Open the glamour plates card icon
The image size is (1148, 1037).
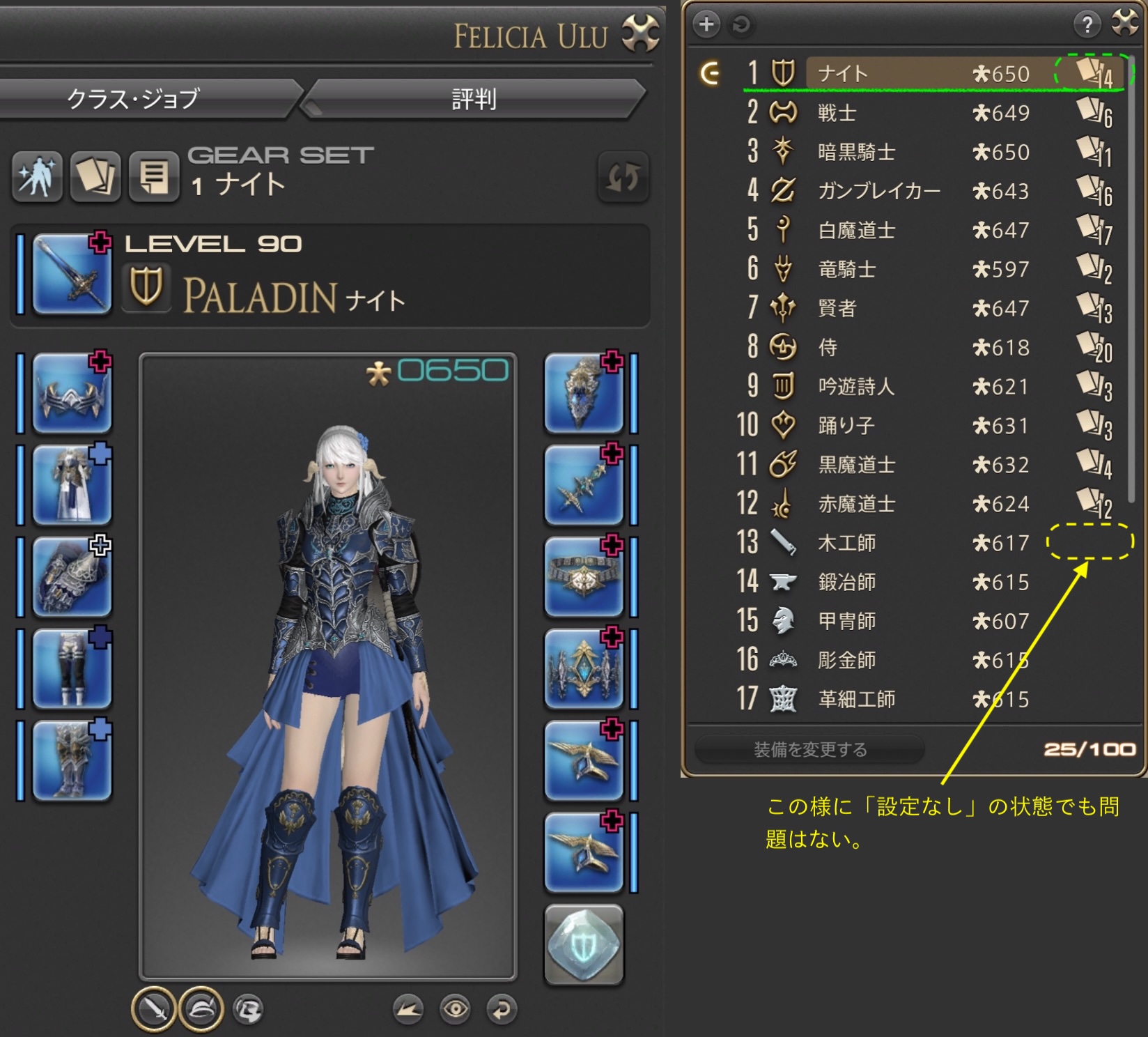click(95, 176)
